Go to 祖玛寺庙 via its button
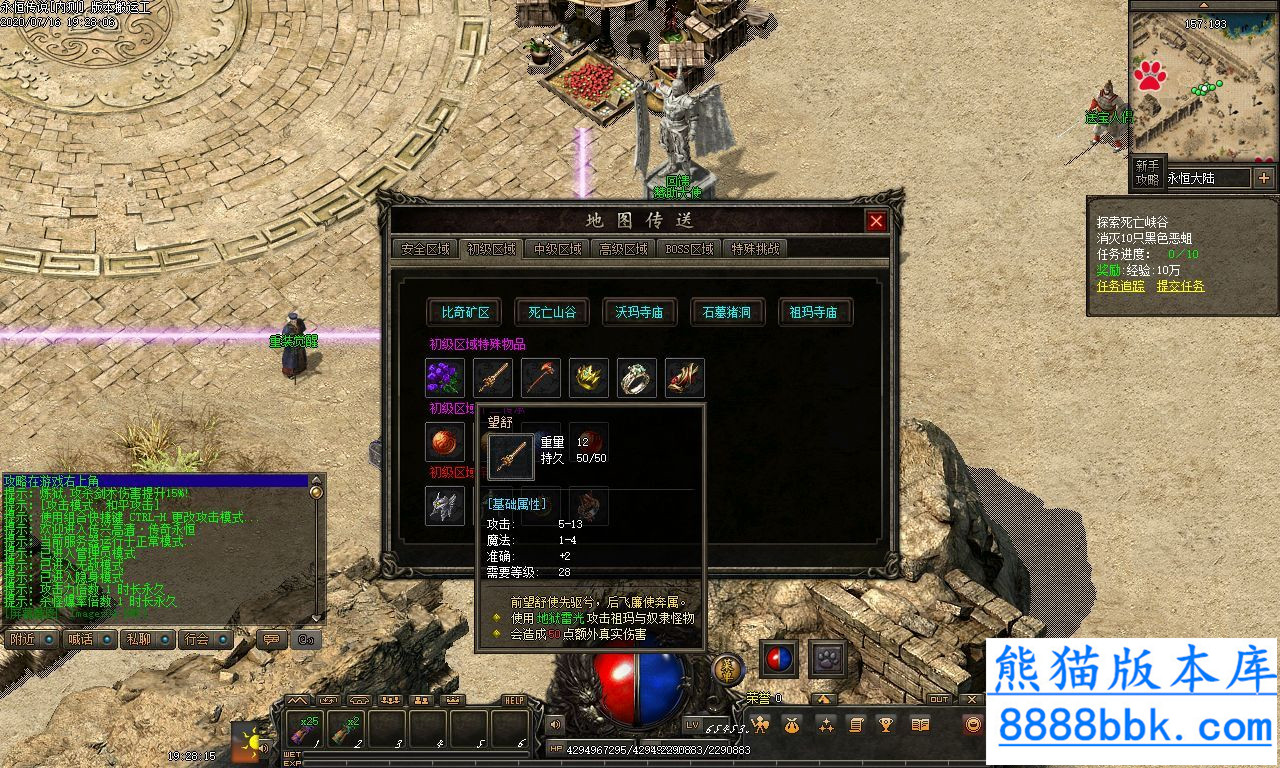Image resolution: width=1280 pixels, height=768 pixels. (814, 312)
